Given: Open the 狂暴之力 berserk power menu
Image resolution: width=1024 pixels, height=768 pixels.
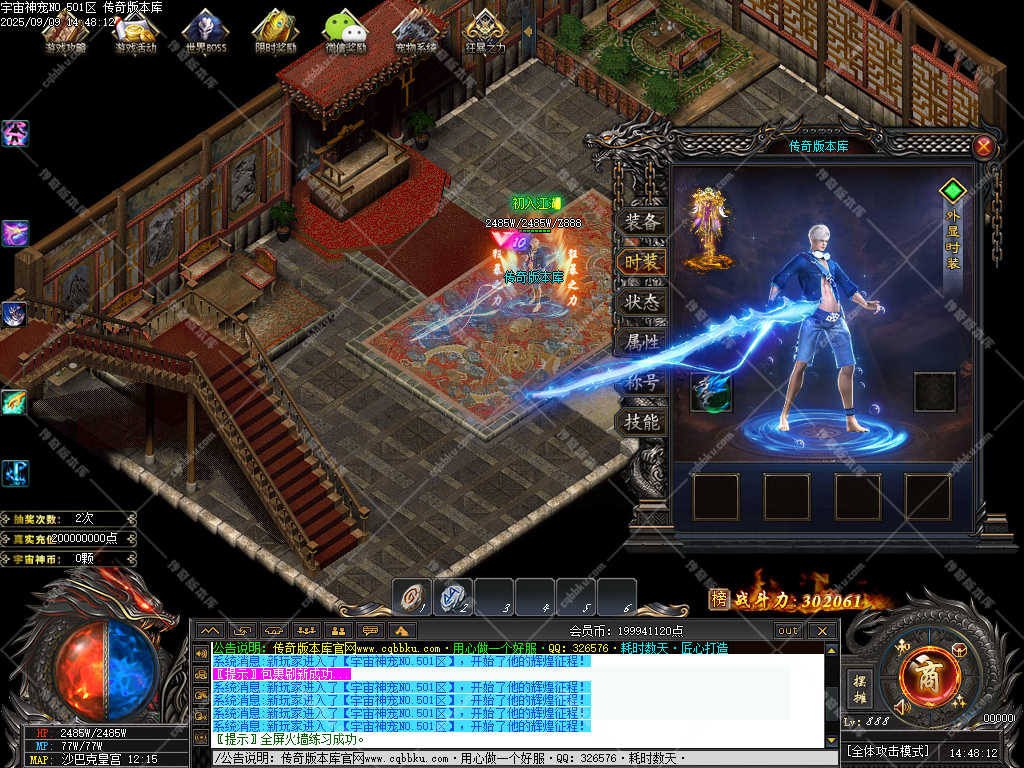Looking at the screenshot, I should click(485, 32).
